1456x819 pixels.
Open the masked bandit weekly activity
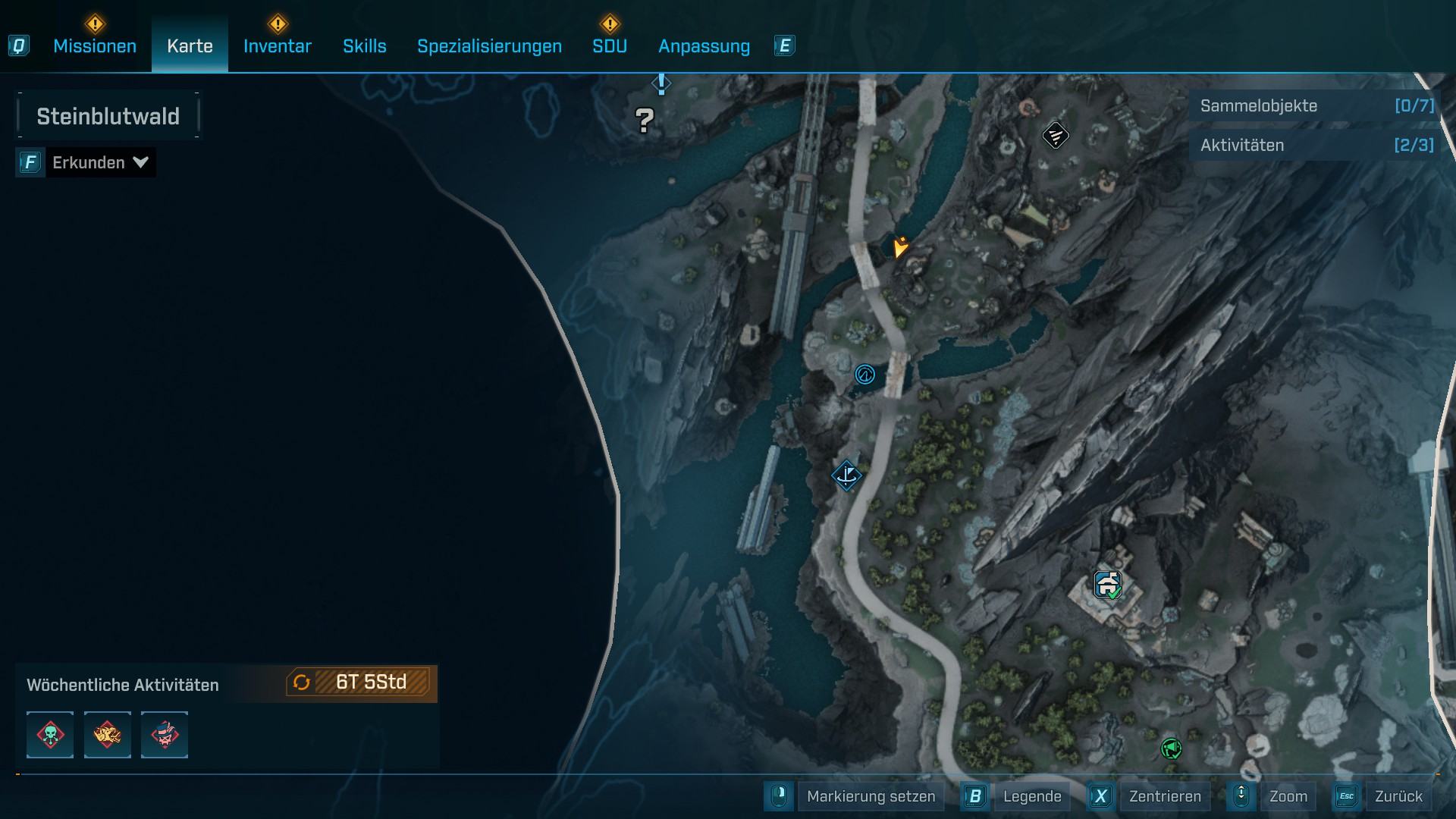click(x=165, y=735)
